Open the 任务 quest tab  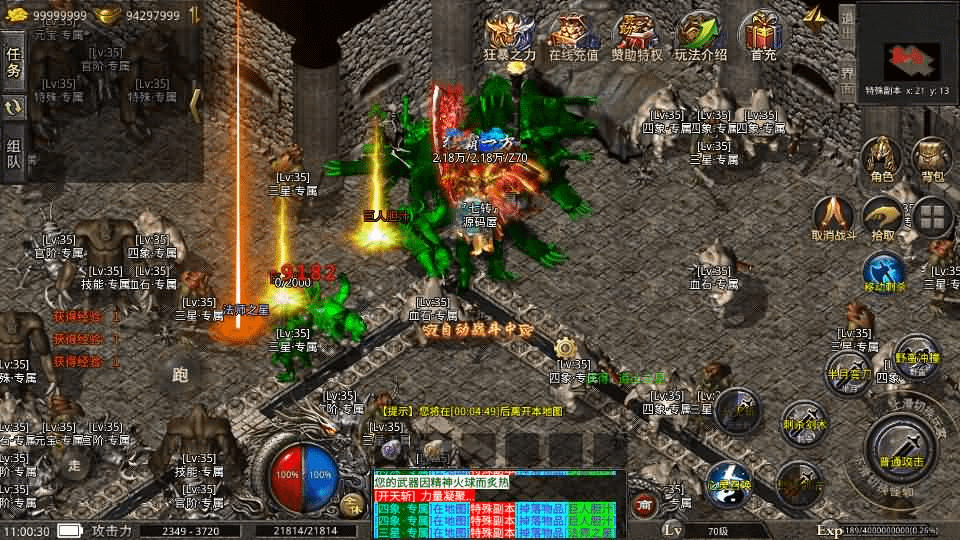tap(14, 61)
